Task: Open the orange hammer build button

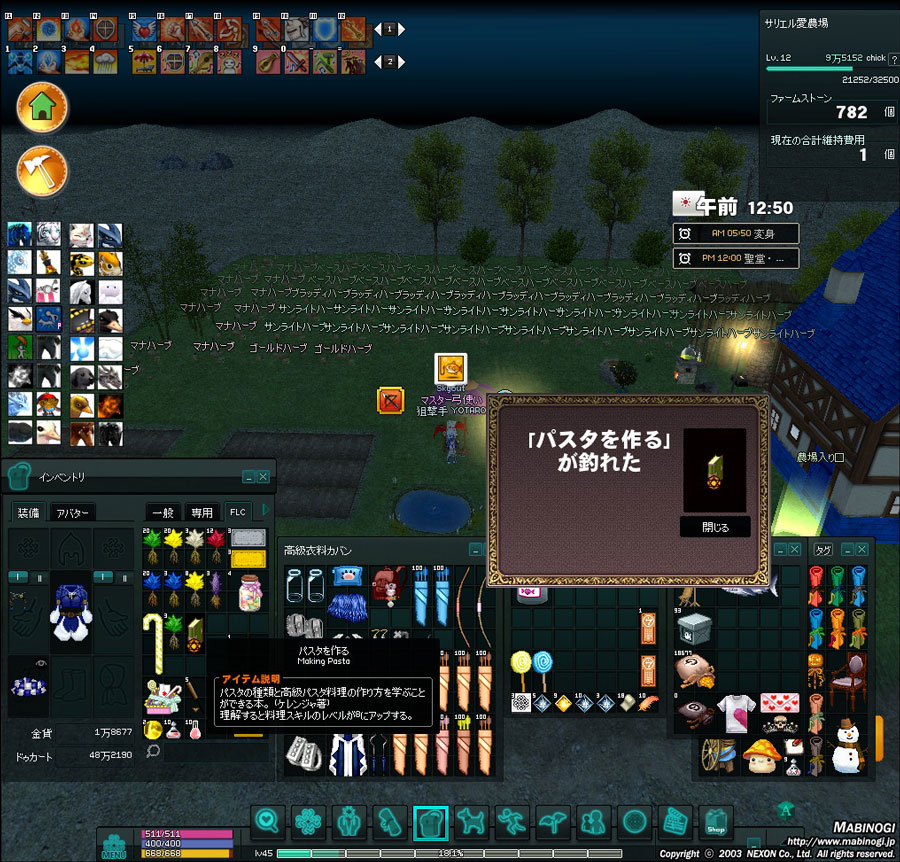Action: (42, 170)
